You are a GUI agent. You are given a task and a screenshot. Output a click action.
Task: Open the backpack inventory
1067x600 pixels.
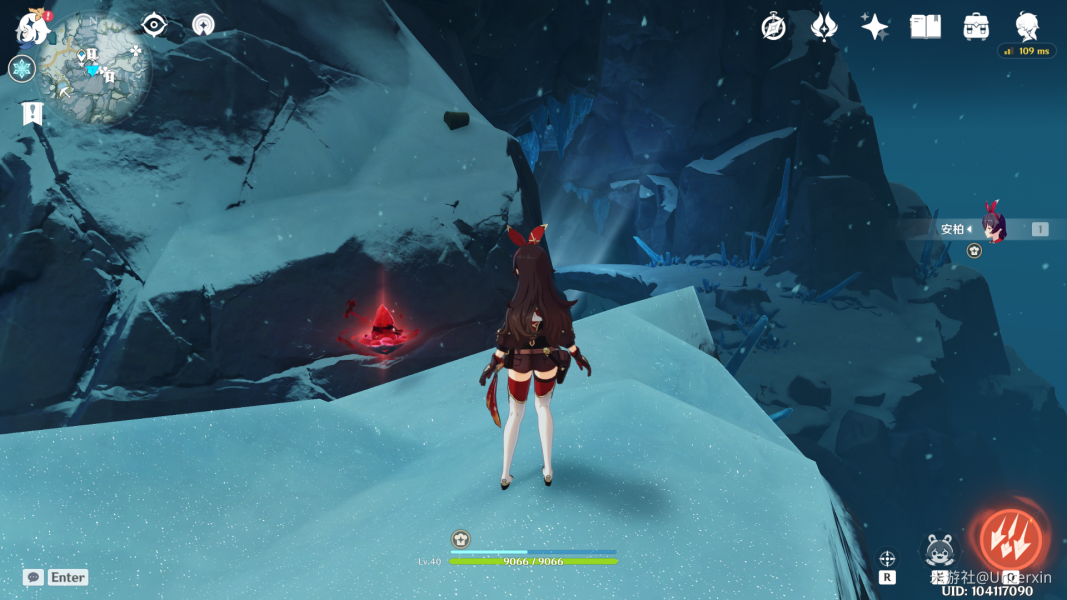pos(976,27)
